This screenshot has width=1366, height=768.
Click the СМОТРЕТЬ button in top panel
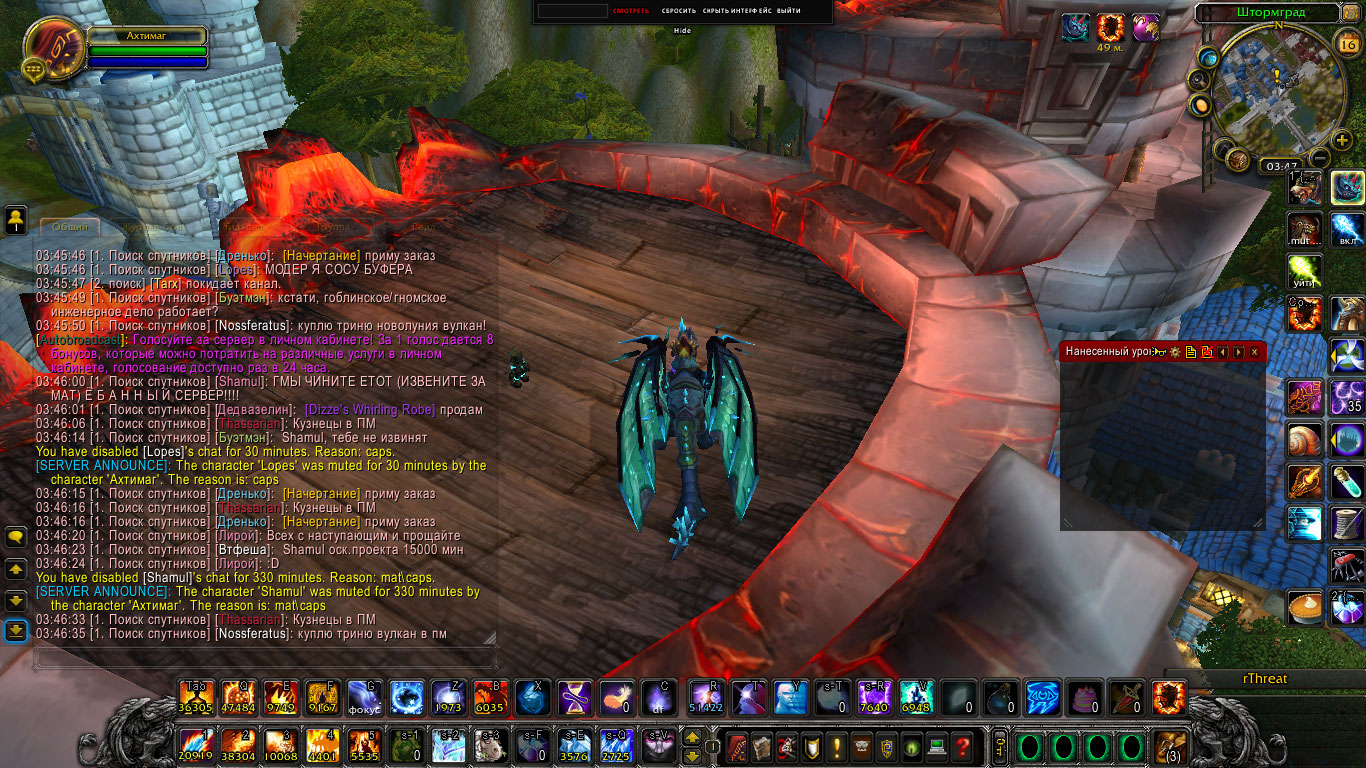pos(631,11)
